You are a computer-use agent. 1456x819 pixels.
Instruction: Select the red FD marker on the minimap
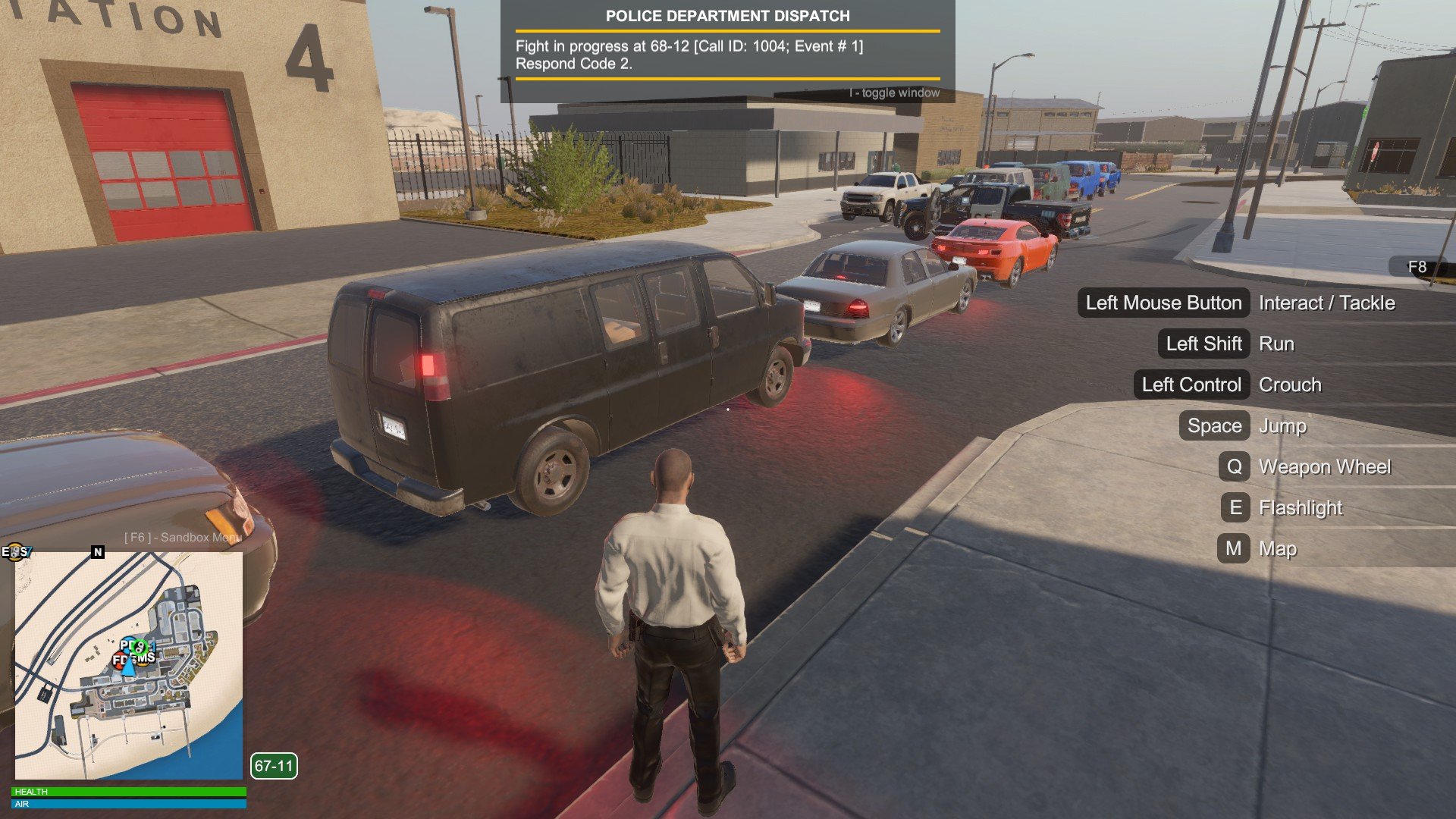(x=119, y=661)
